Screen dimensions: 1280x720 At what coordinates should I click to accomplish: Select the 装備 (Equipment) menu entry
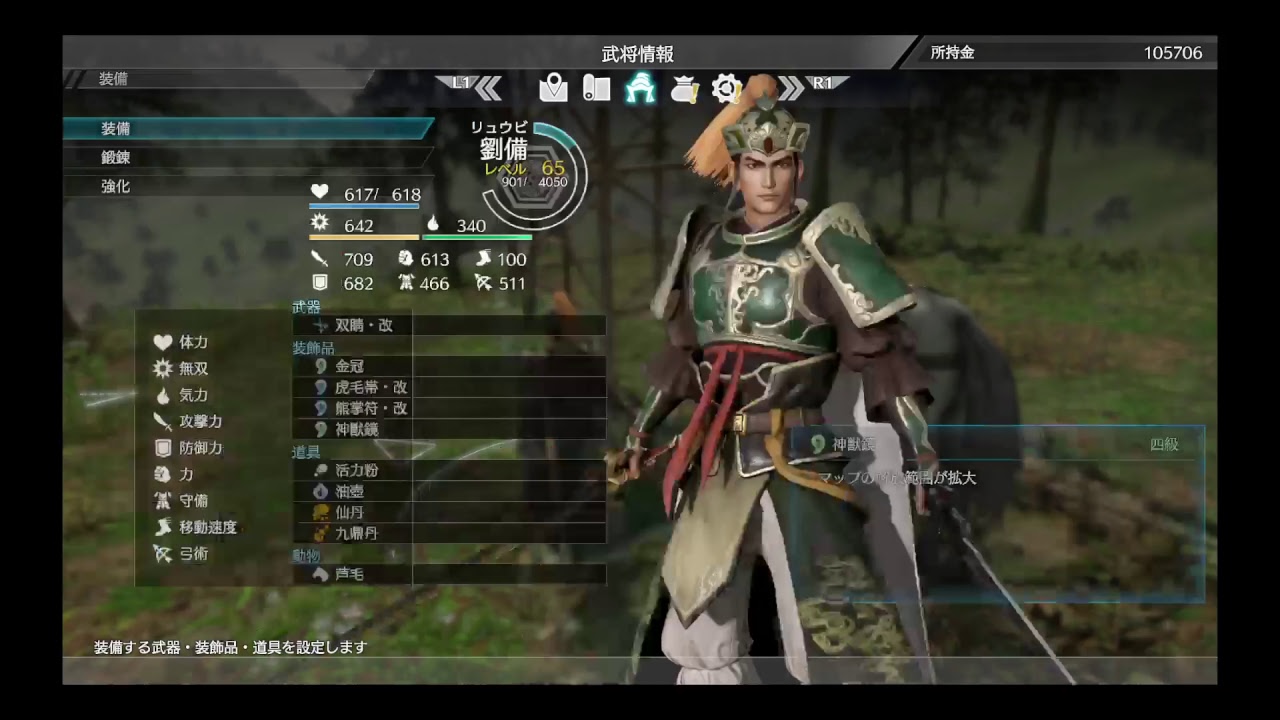(248, 129)
